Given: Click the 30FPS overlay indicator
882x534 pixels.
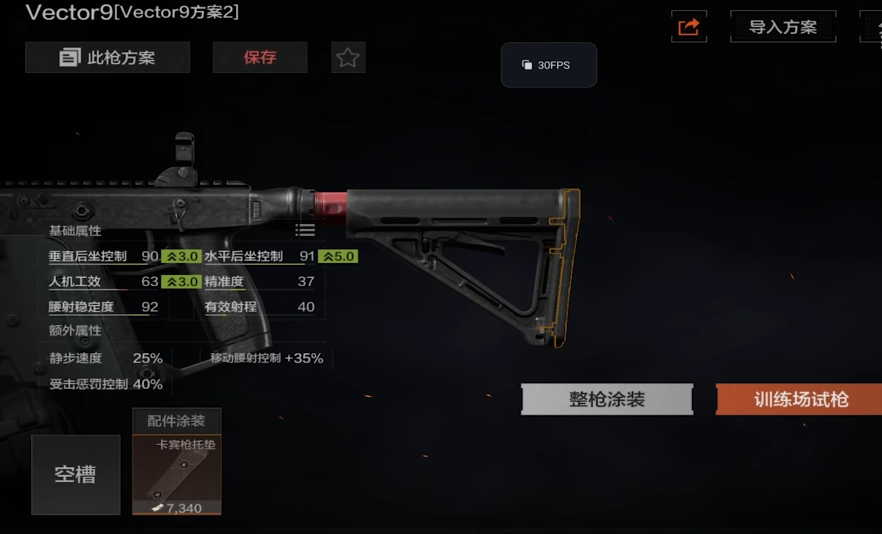Looking at the screenshot, I should 548,65.
